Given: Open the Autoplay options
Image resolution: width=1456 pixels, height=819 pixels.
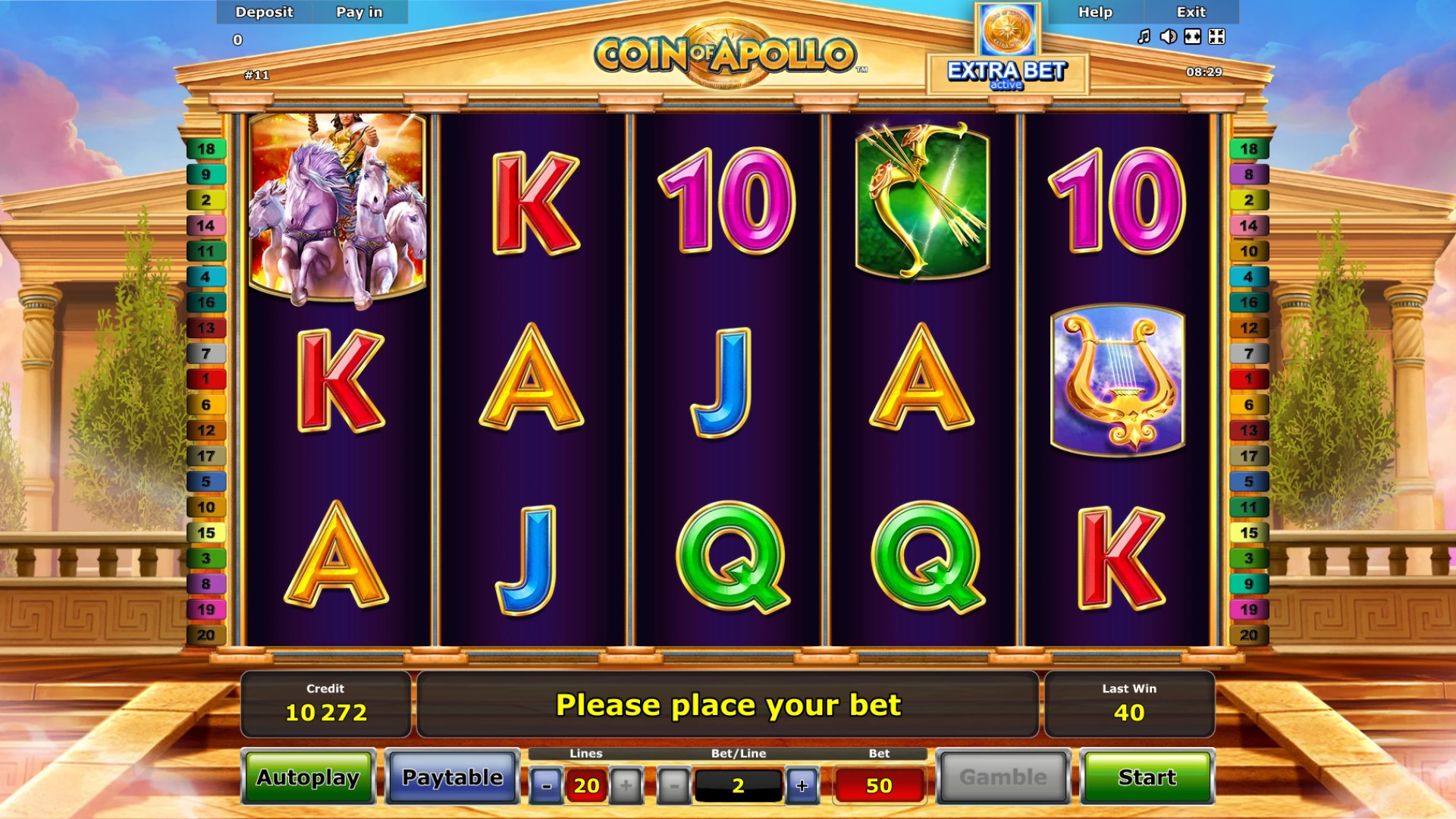Looking at the screenshot, I should 308,777.
